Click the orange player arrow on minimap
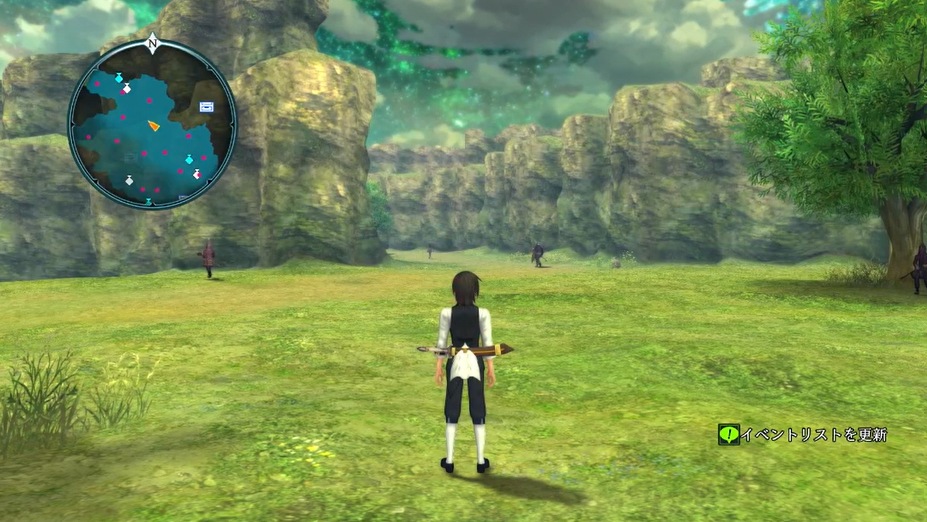Image resolution: width=927 pixels, height=522 pixels. (x=153, y=125)
